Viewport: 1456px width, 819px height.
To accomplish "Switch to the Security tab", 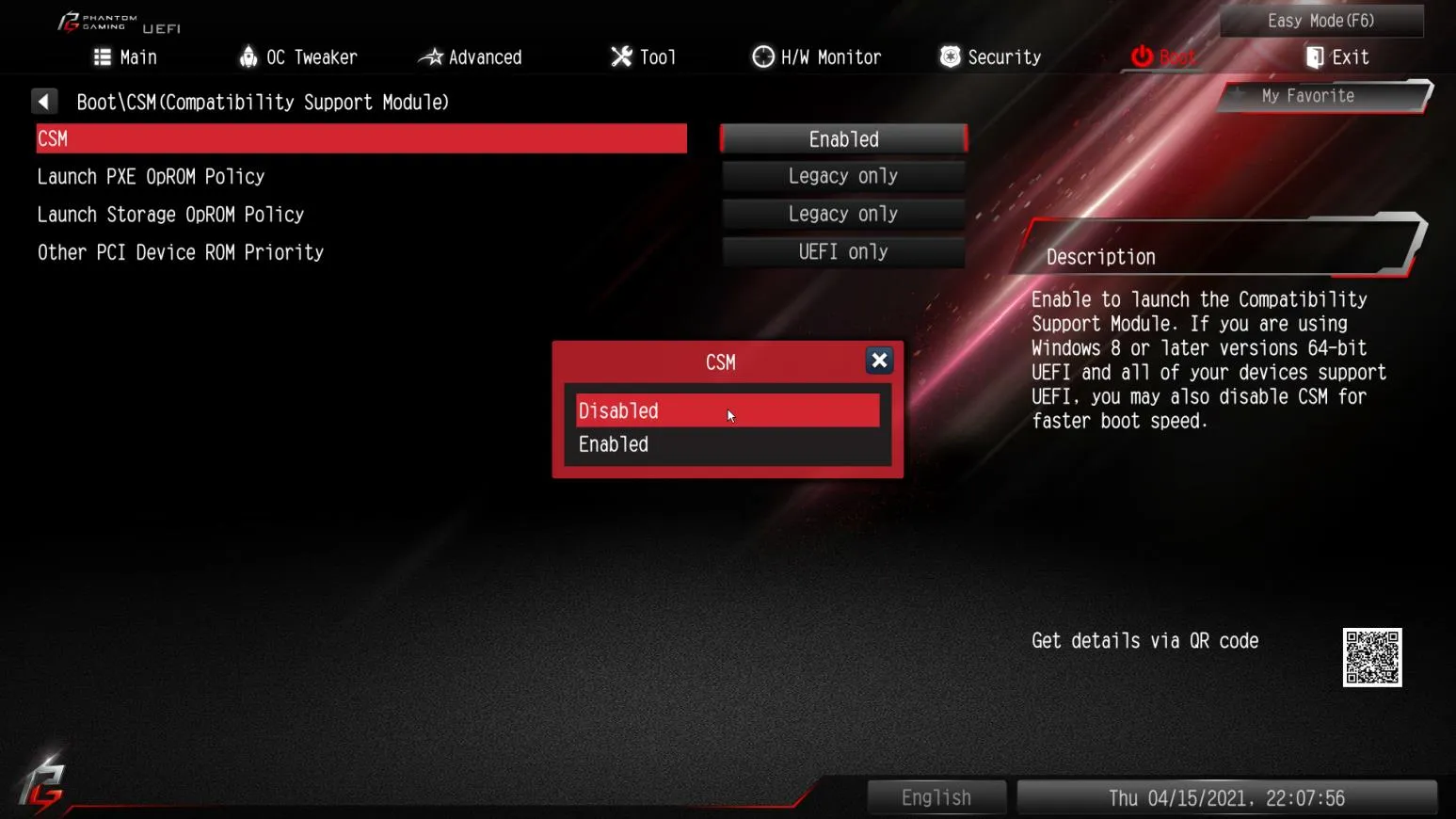I will (990, 57).
